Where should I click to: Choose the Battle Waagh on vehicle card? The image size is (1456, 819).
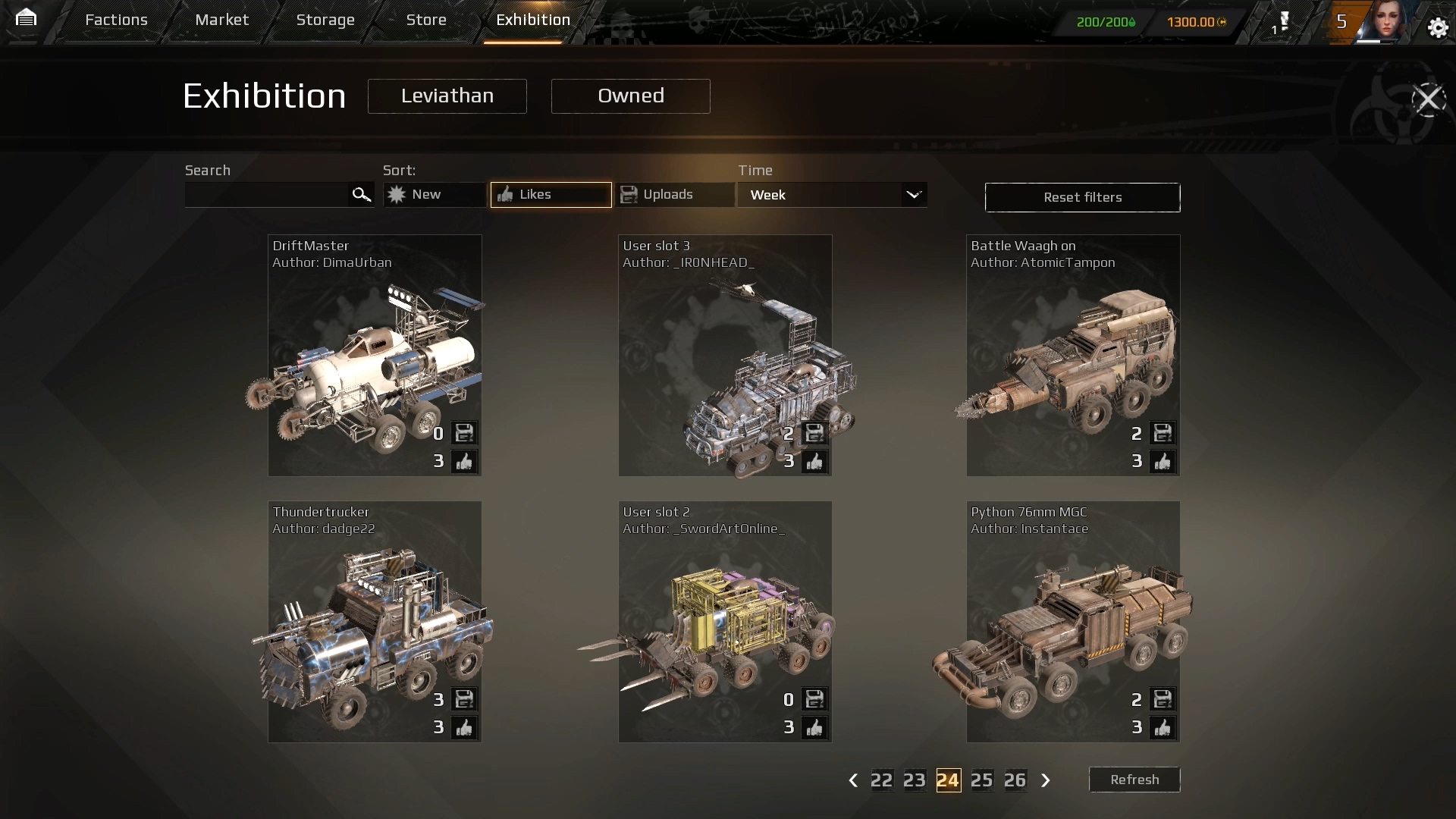pyautogui.click(x=1072, y=355)
